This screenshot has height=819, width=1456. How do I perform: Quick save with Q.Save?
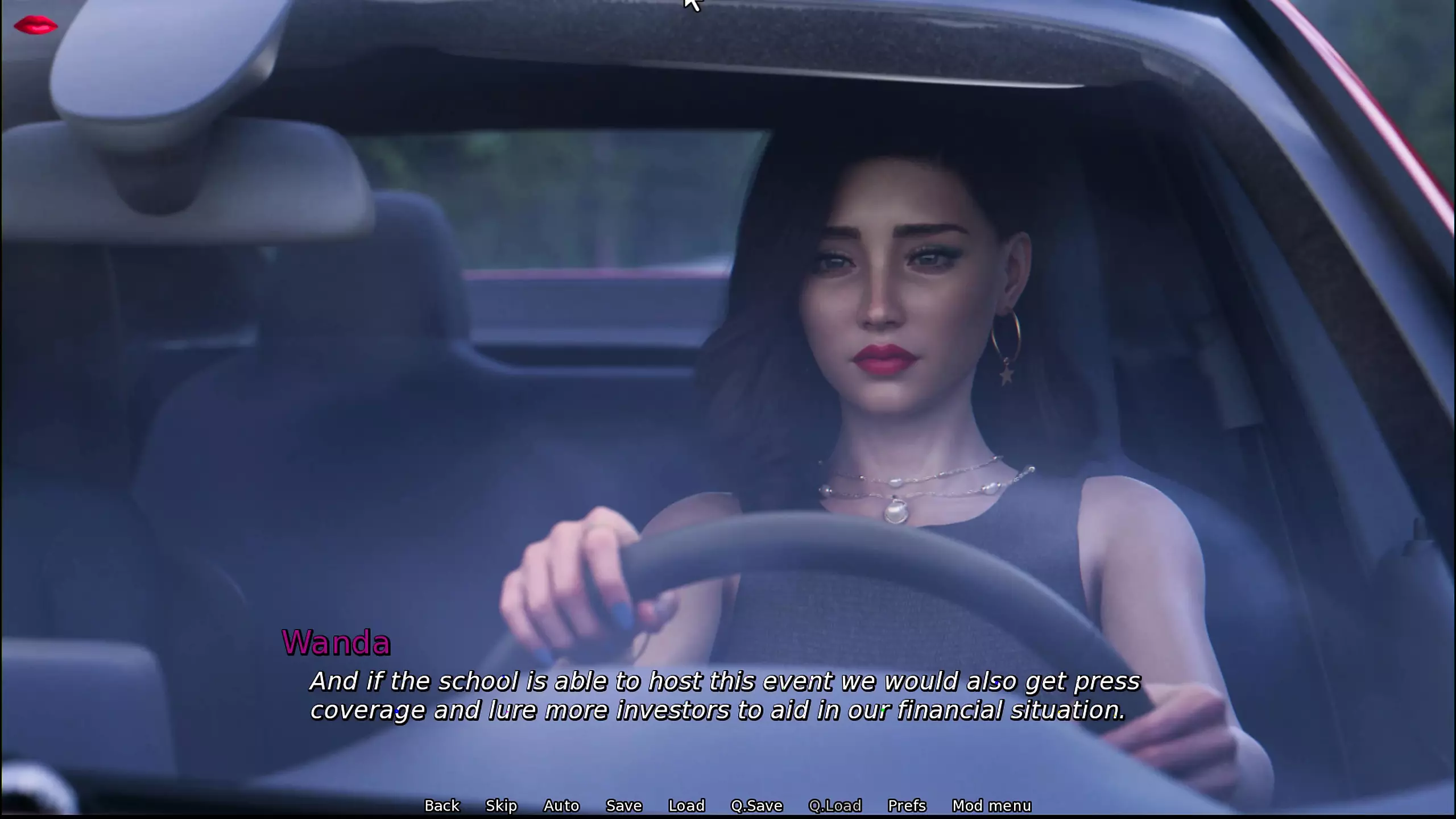tap(756, 805)
